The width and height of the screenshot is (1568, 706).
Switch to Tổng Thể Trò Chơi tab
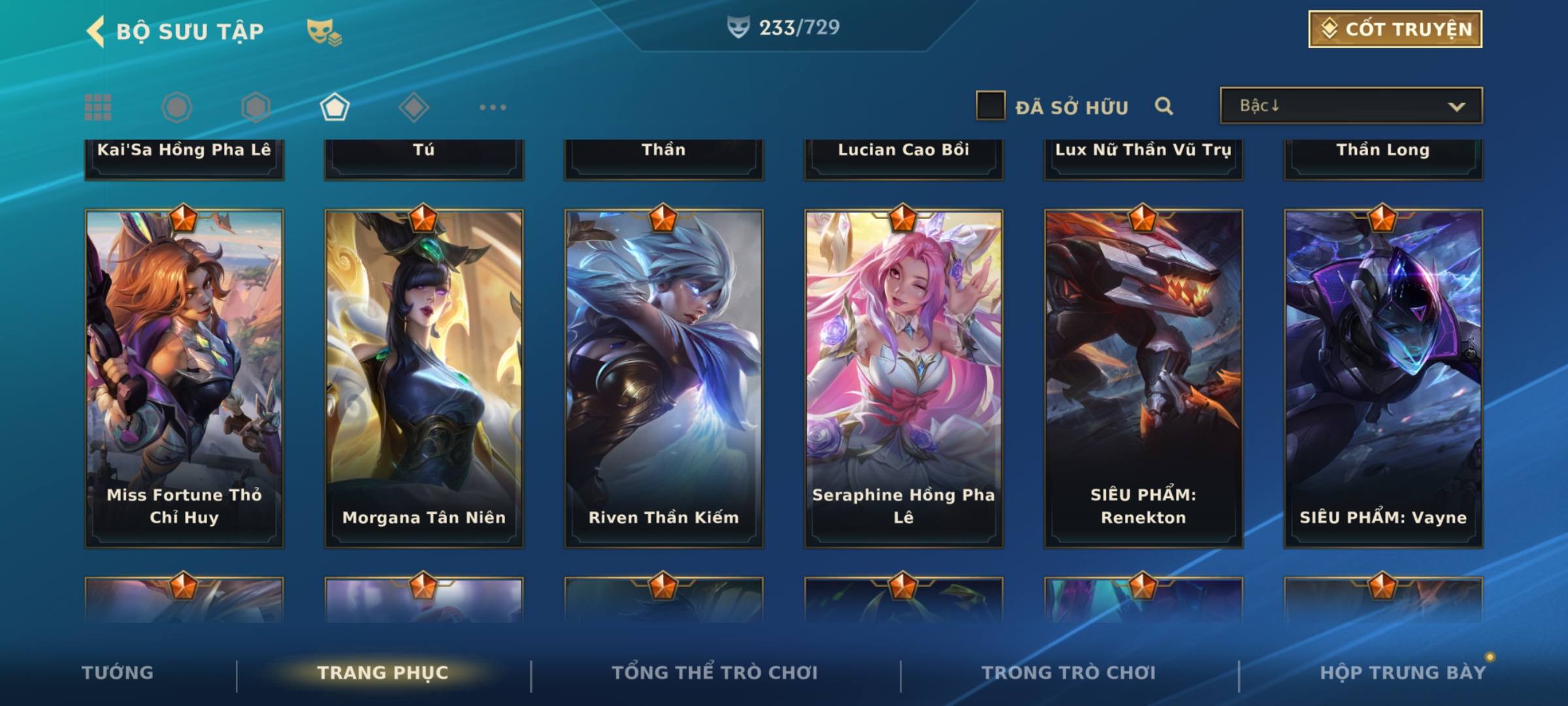tap(715, 673)
